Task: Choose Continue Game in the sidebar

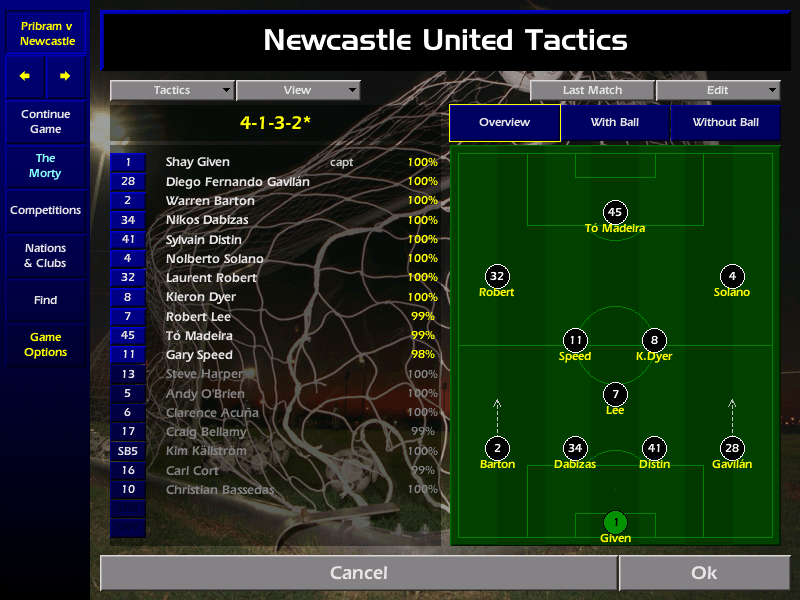Action: click(45, 122)
